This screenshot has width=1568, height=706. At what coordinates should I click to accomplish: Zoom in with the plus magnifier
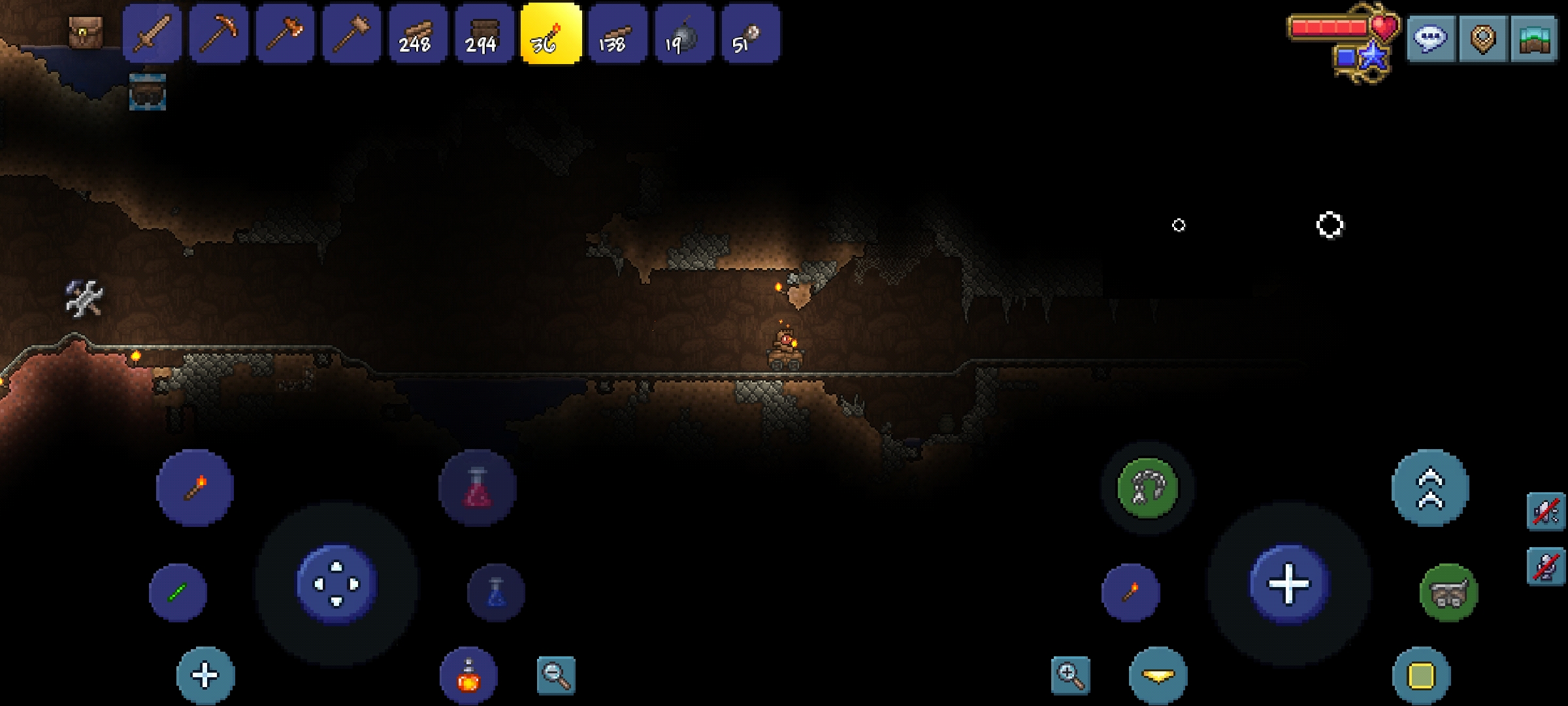(x=1070, y=675)
